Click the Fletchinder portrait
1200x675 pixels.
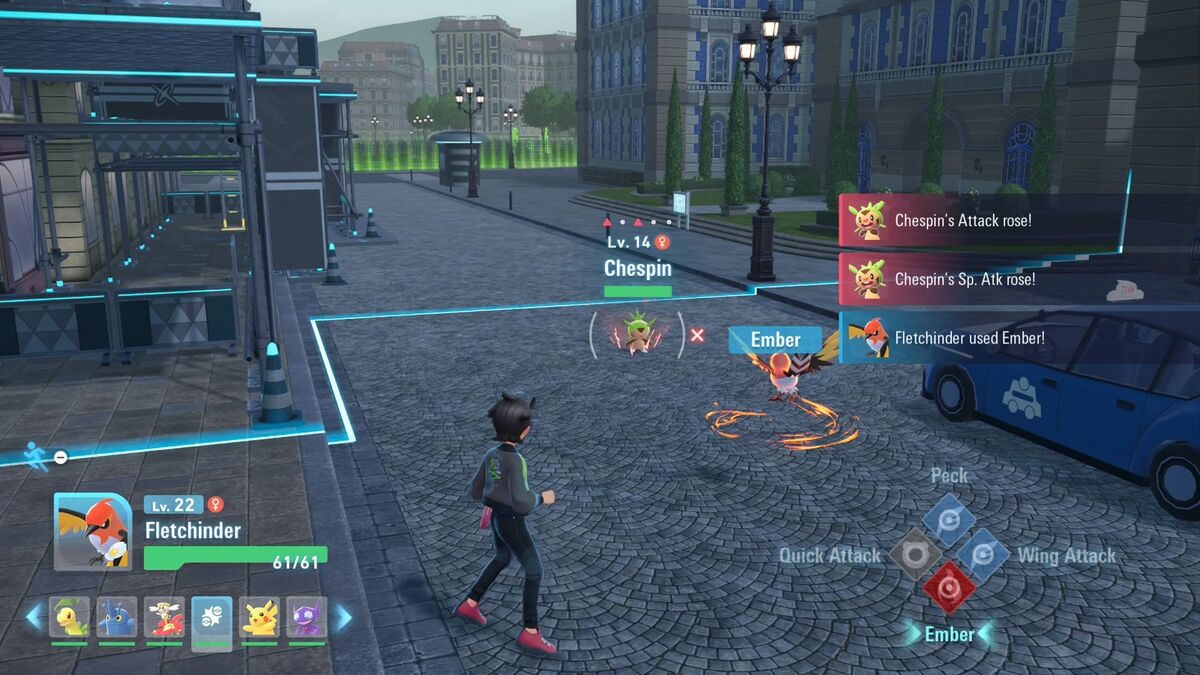(x=92, y=531)
